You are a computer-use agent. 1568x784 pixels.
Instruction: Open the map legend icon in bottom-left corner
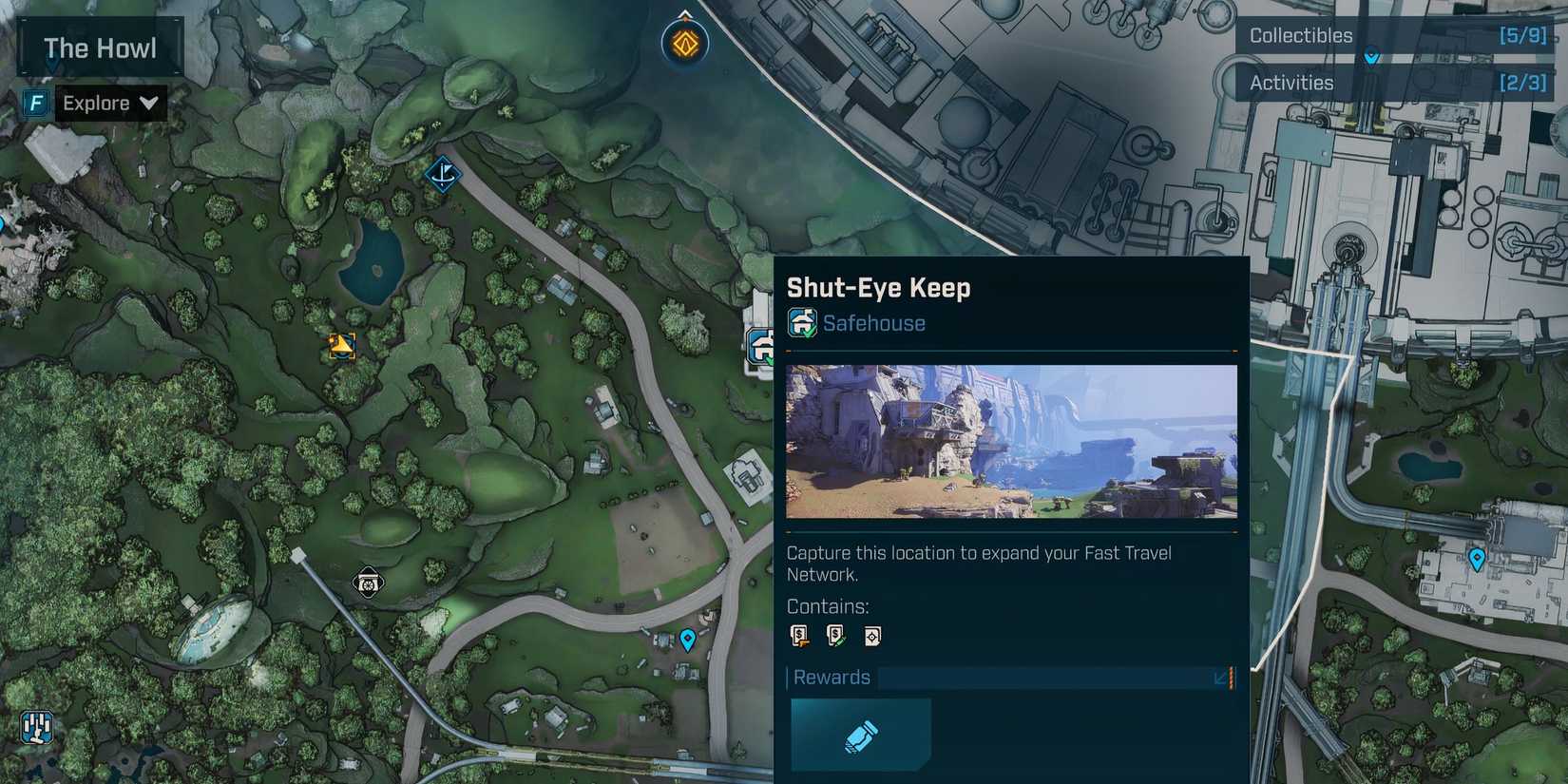(x=34, y=729)
